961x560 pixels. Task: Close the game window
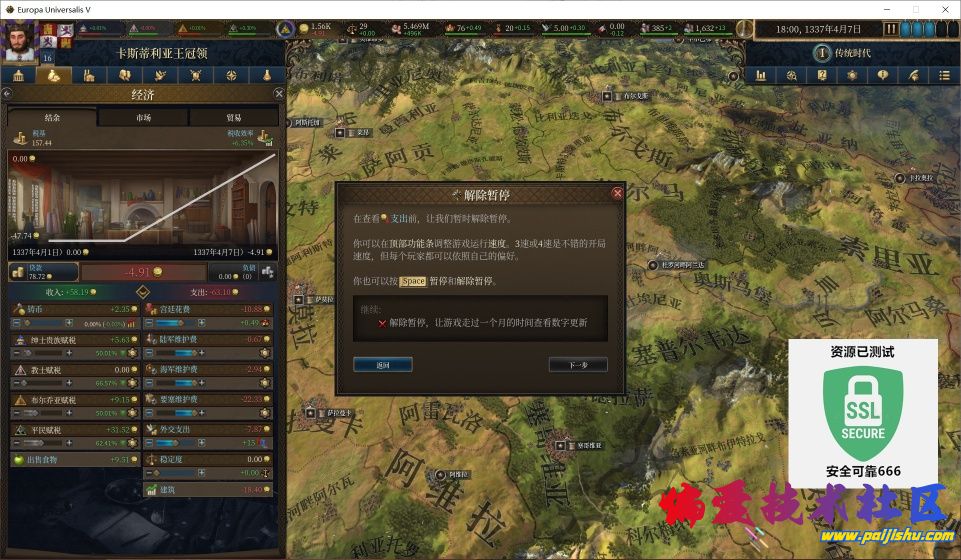point(943,9)
